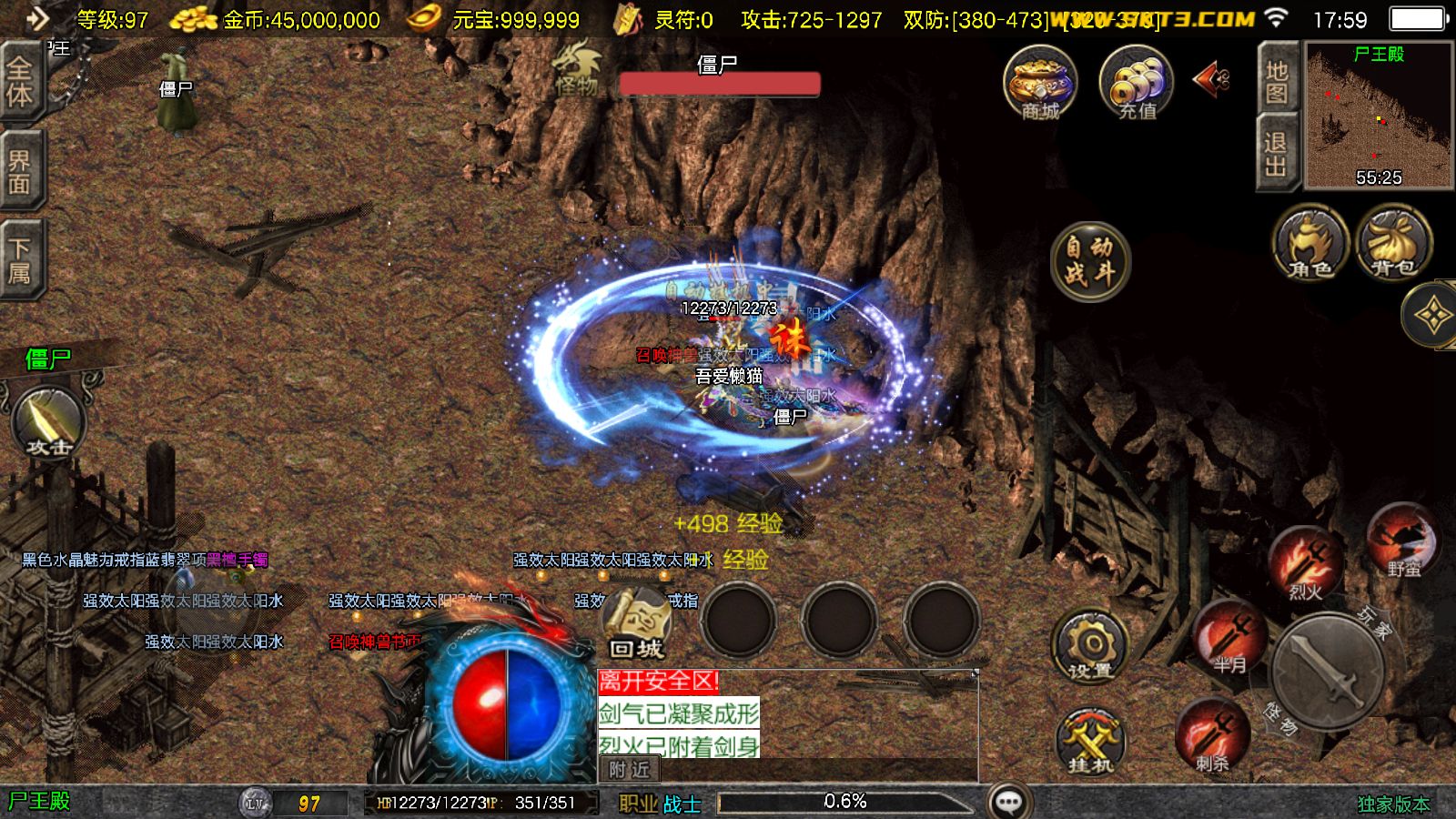1456x819 pixels.
Task: Tap the 攻击 attack button
Action: click(49, 422)
